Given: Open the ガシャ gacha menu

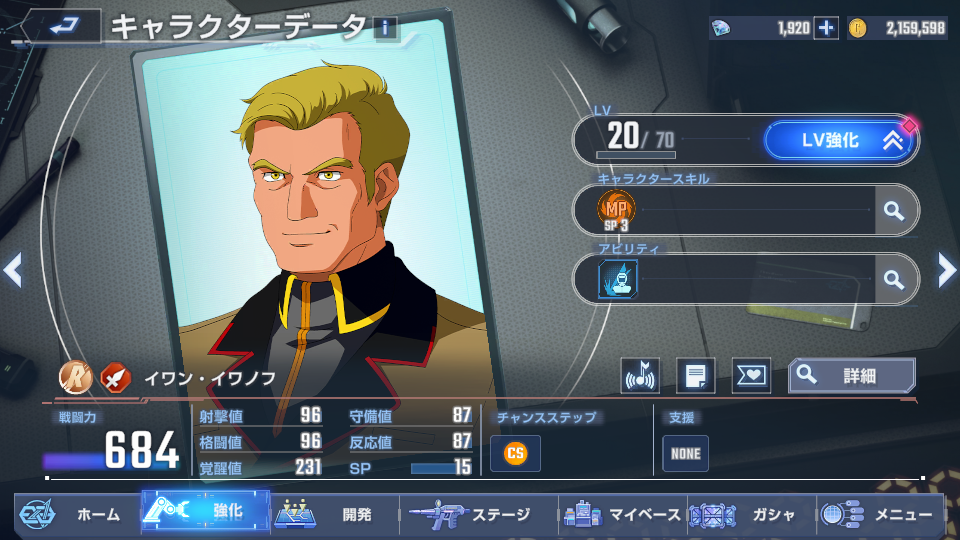Looking at the screenshot, I should pyautogui.click(x=751, y=515).
